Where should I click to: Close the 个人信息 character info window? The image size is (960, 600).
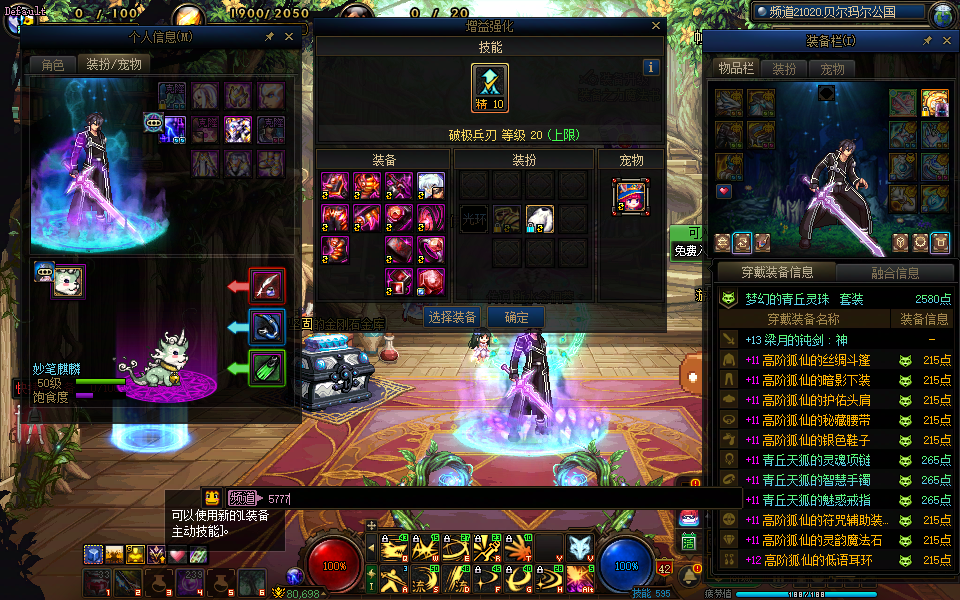click(x=289, y=37)
